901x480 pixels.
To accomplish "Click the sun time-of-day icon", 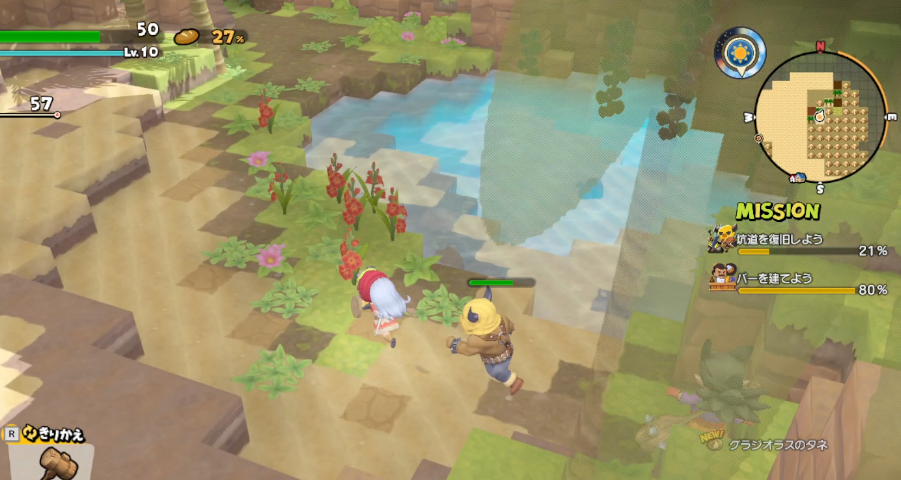I will 740,50.
